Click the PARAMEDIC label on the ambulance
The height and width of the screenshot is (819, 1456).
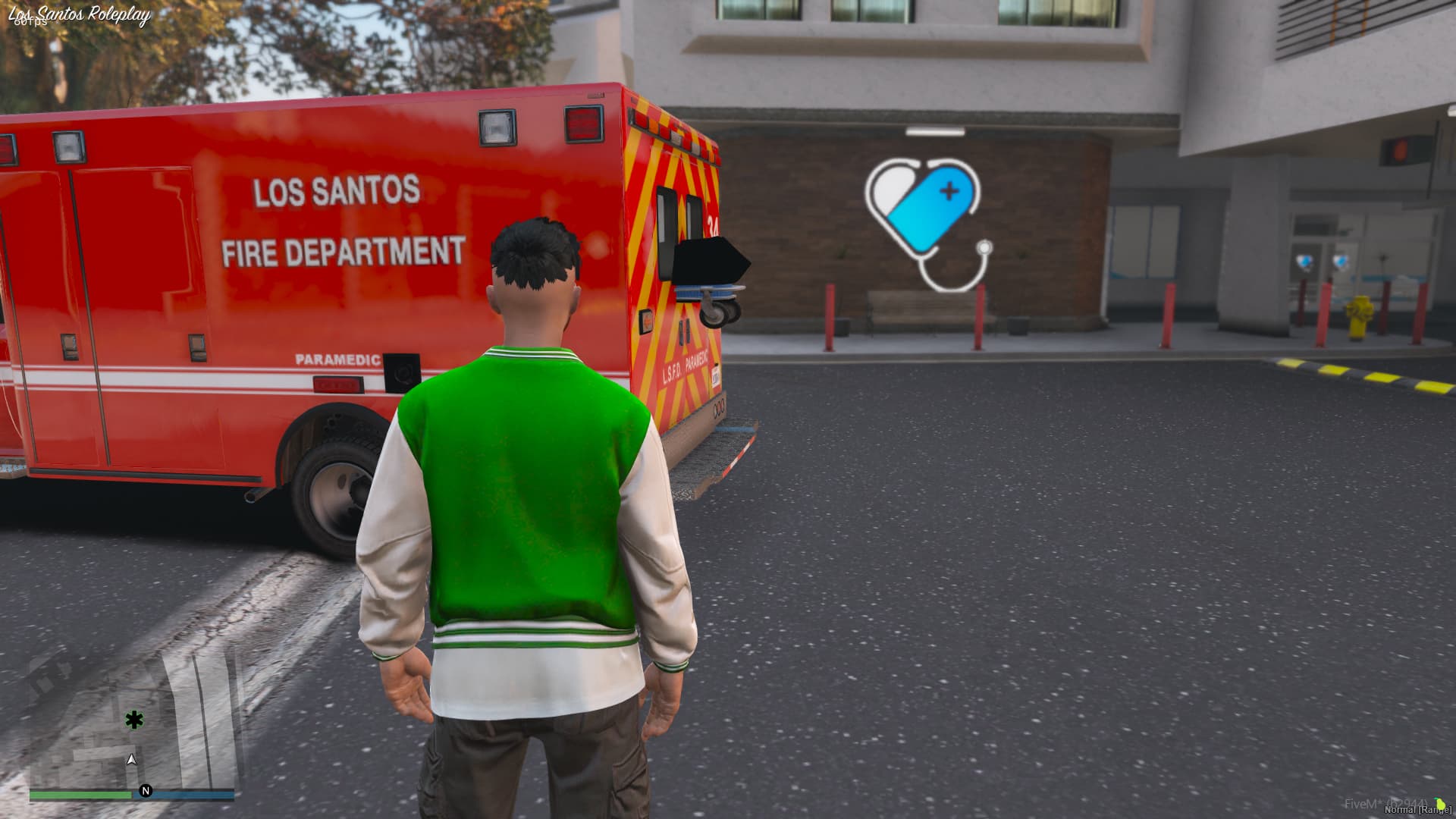[x=339, y=361]
